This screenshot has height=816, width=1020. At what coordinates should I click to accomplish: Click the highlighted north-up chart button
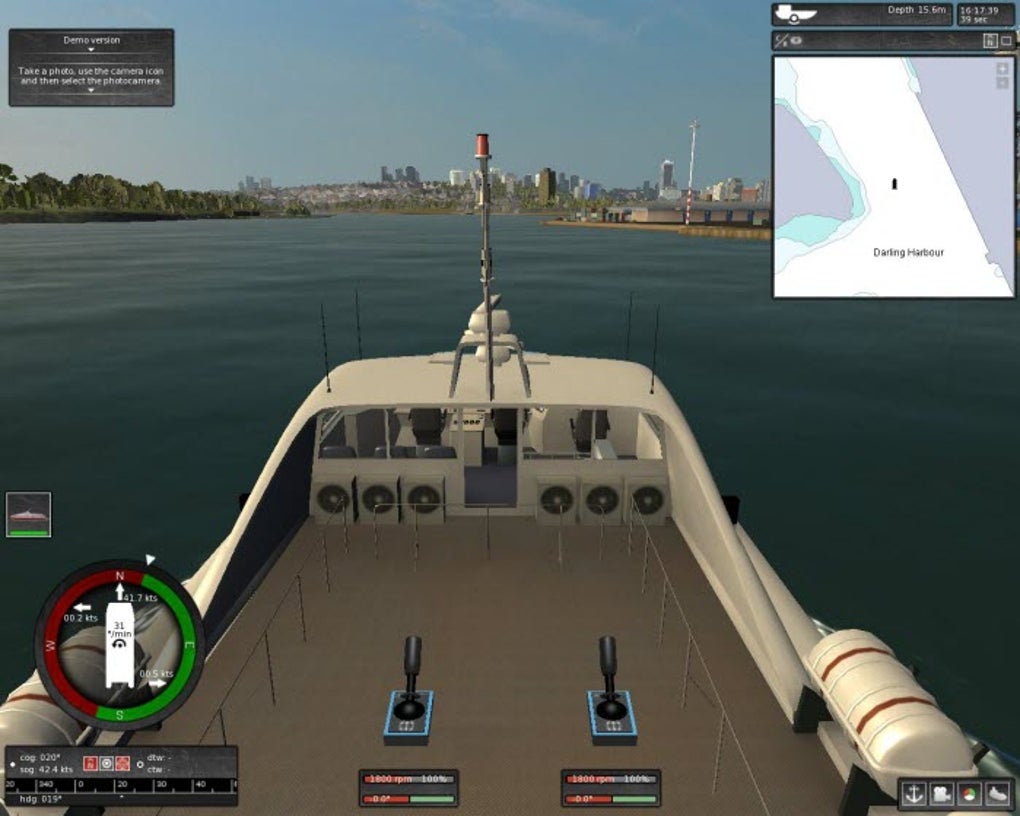(x=989, y=41)
